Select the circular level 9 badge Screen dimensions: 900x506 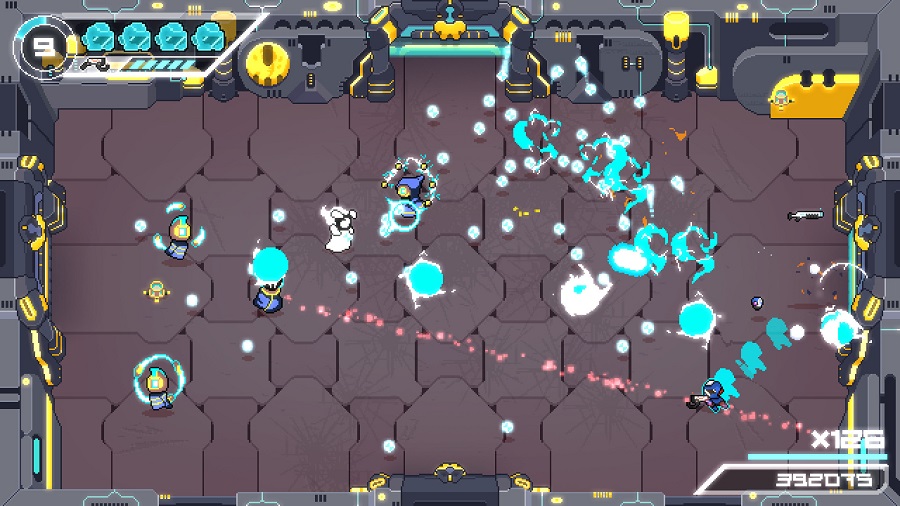click(41, 44)
